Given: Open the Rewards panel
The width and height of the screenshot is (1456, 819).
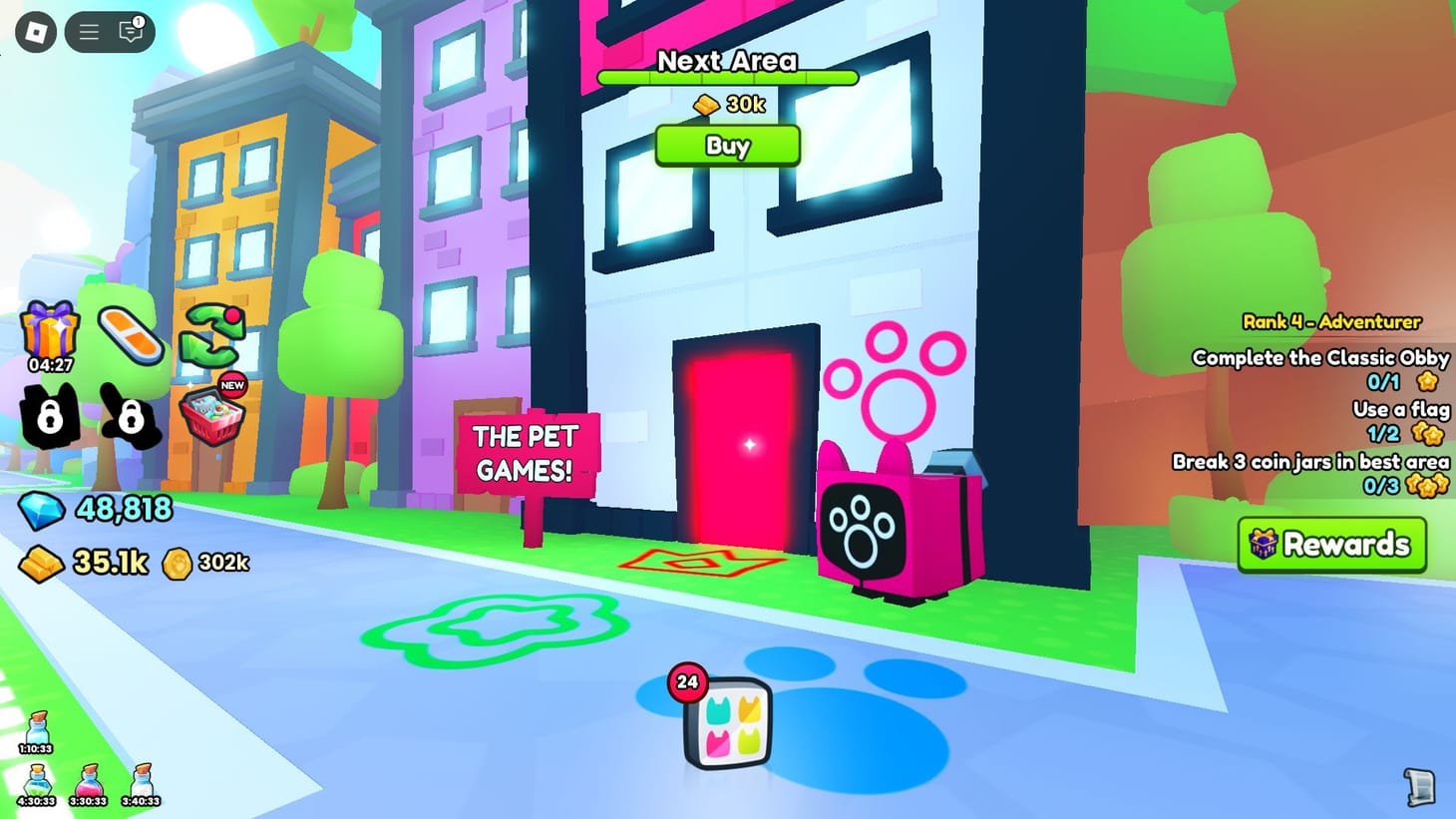Looking at the screenshot, I should 1332,545.
